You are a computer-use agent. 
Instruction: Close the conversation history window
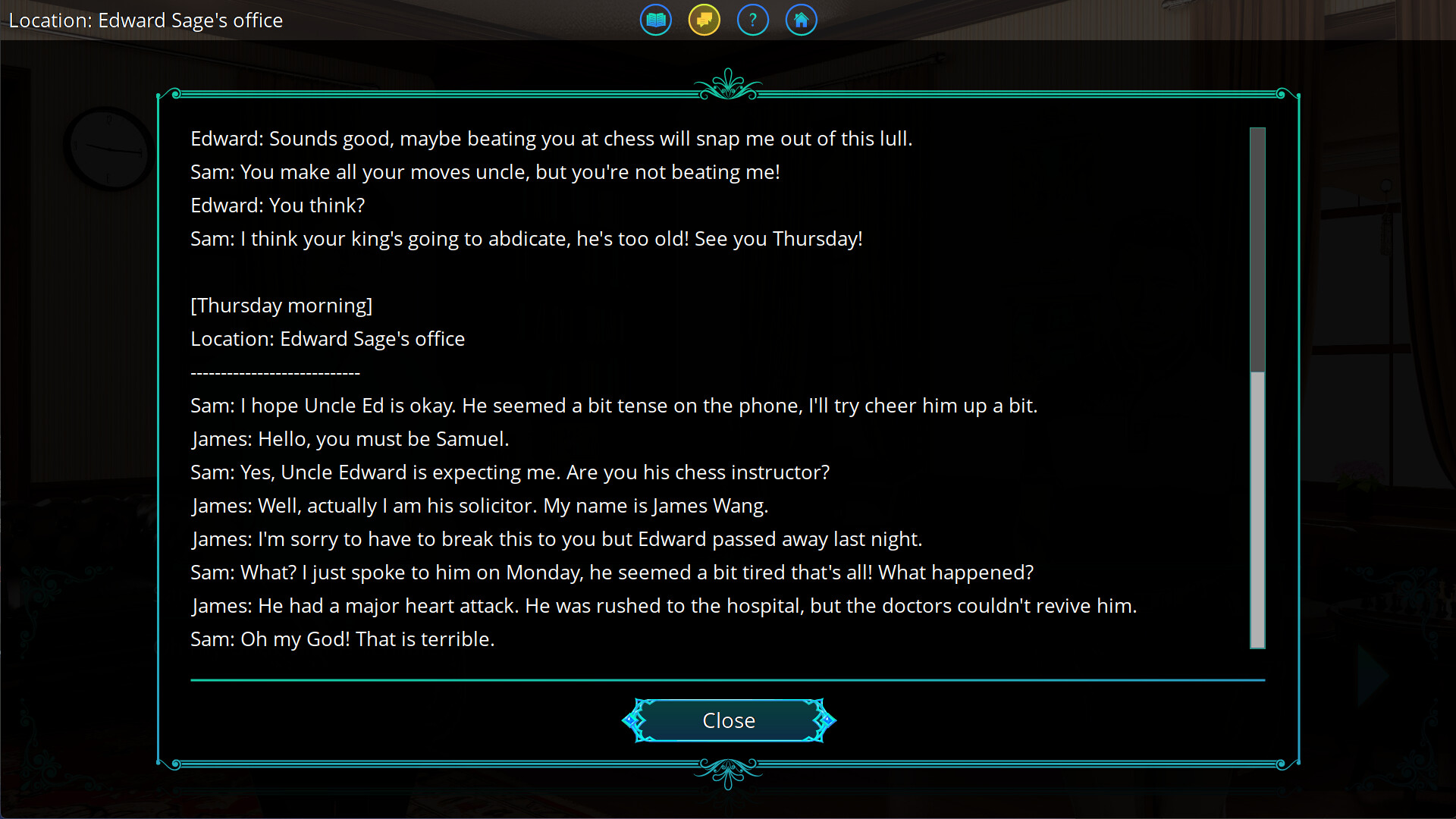[x=728, y=720]
